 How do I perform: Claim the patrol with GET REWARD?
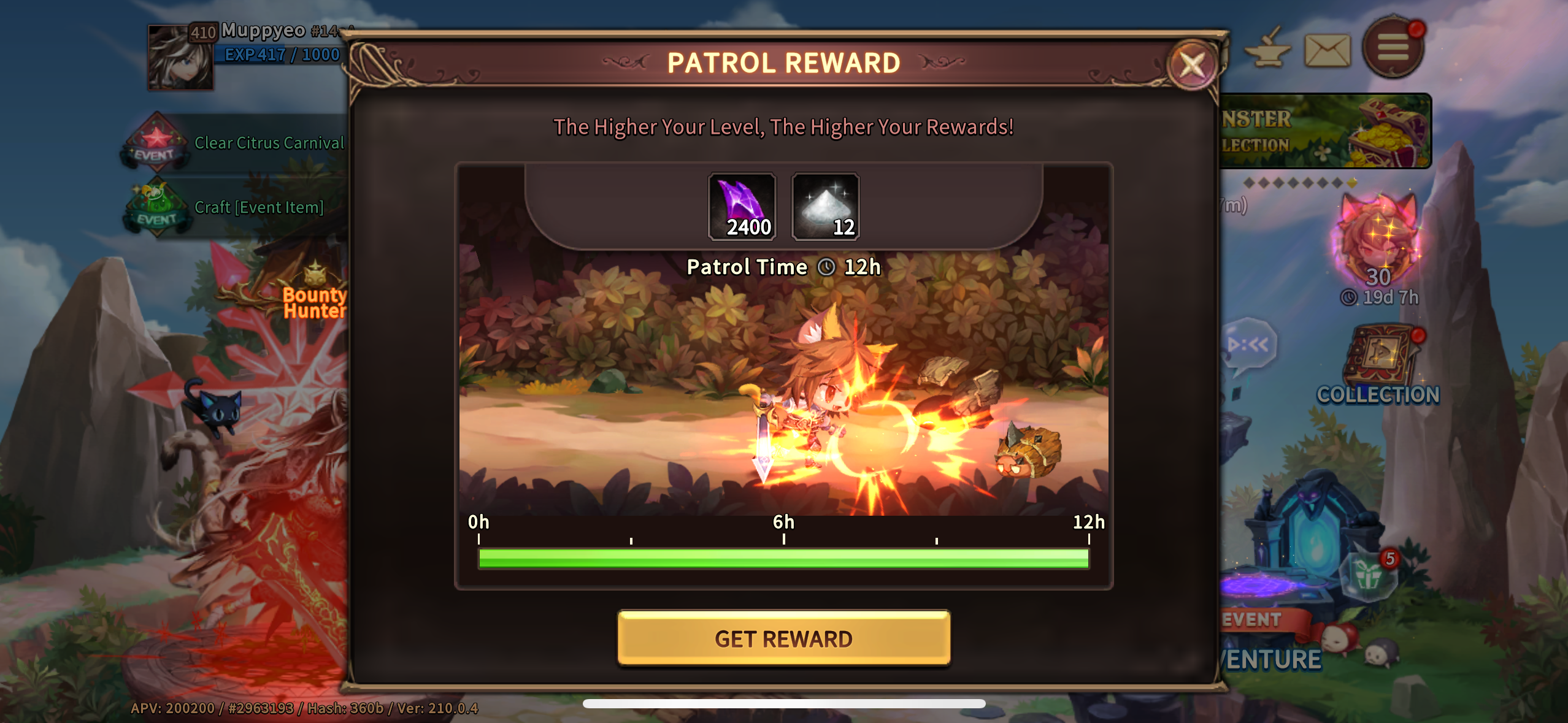[x=783, y=638]
